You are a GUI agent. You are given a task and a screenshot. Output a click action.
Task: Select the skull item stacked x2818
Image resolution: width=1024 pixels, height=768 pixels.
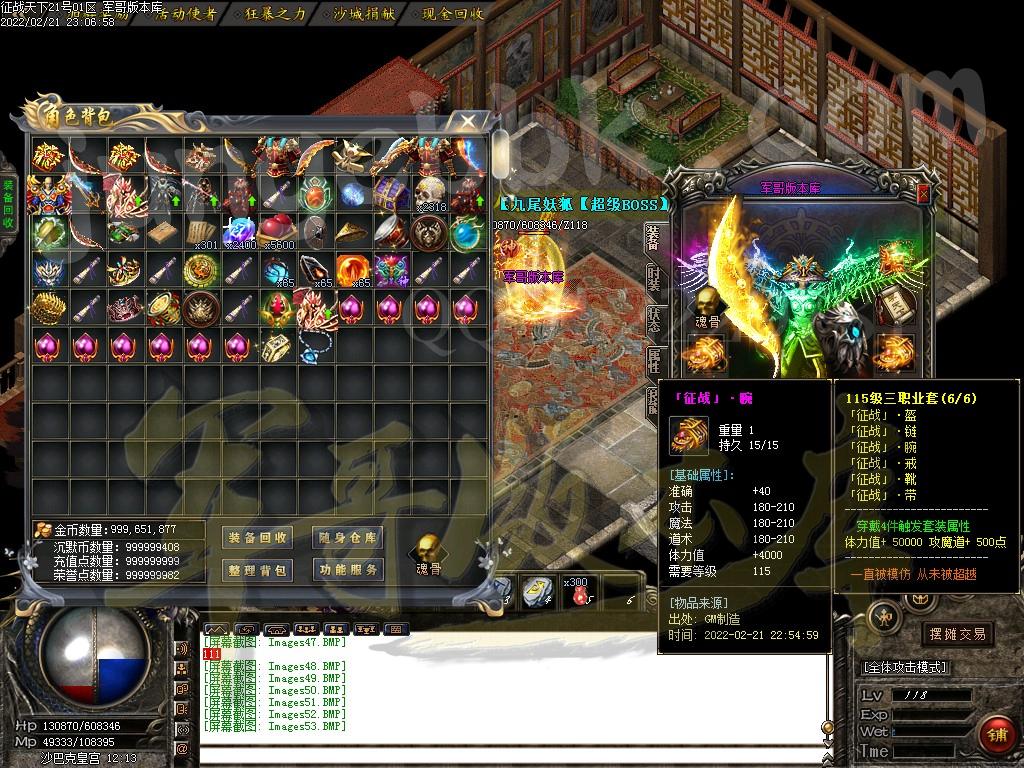(x=429, y=193)
